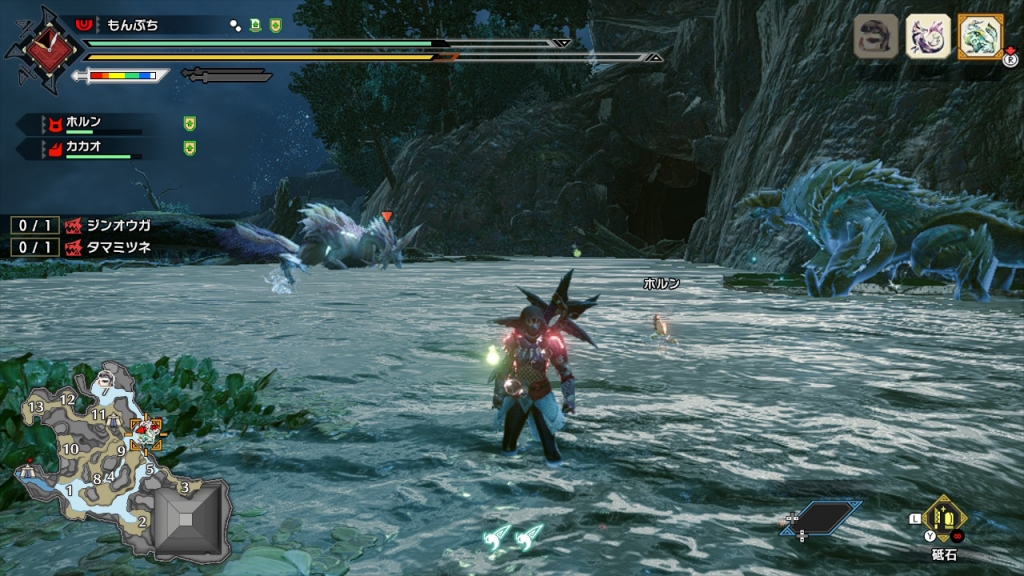Open the empty diamond action bar slot
This screenshot has width=1024, height=576.
pyautogui.click(x=822, y=517)
